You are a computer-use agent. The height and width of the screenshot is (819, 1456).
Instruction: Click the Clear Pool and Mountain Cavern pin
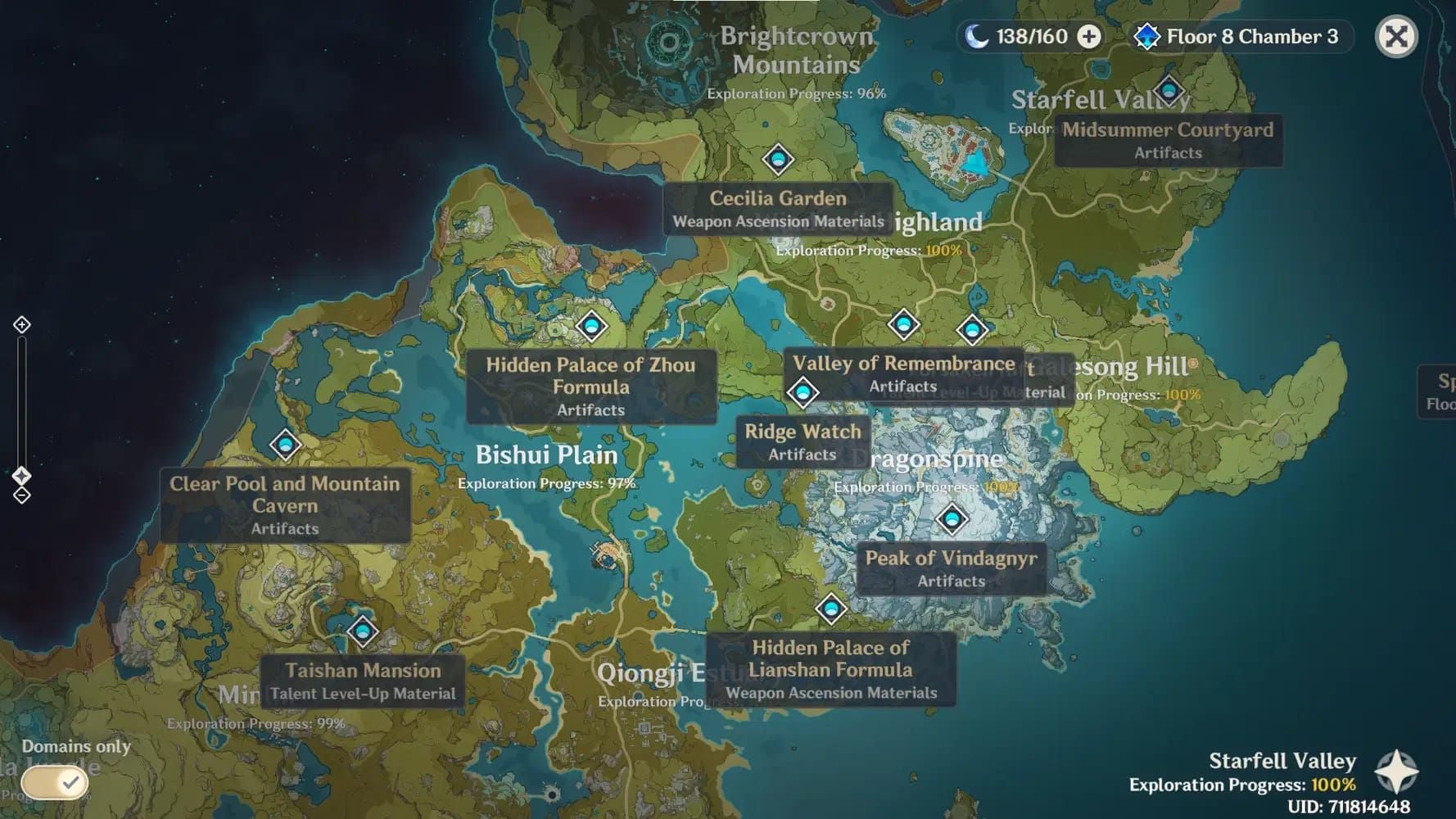coord(284,445)
